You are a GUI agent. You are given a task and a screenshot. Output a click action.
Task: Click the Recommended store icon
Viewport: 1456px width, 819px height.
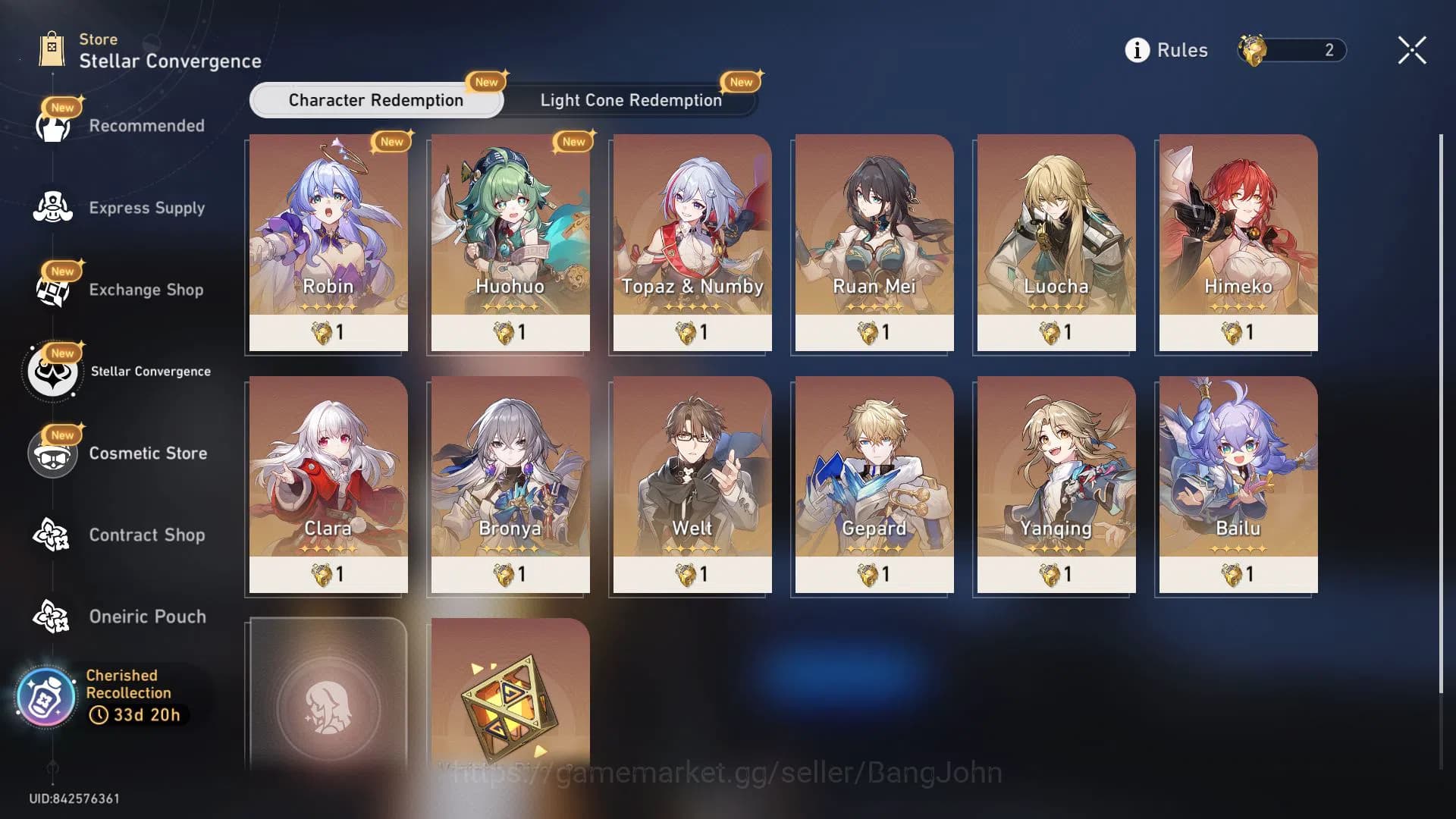tap(52, 126)
